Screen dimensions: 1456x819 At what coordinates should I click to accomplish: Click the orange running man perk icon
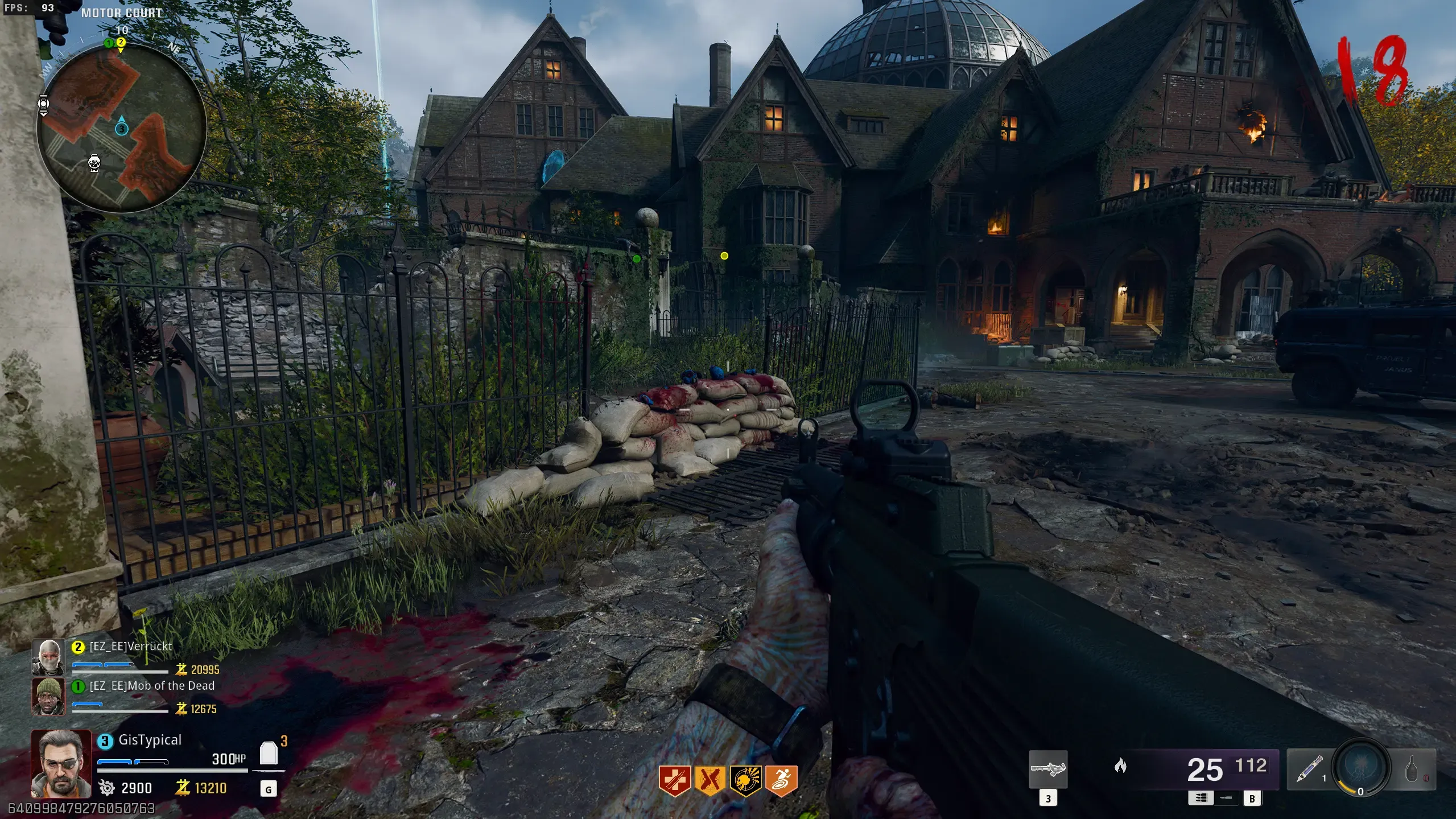781,780
